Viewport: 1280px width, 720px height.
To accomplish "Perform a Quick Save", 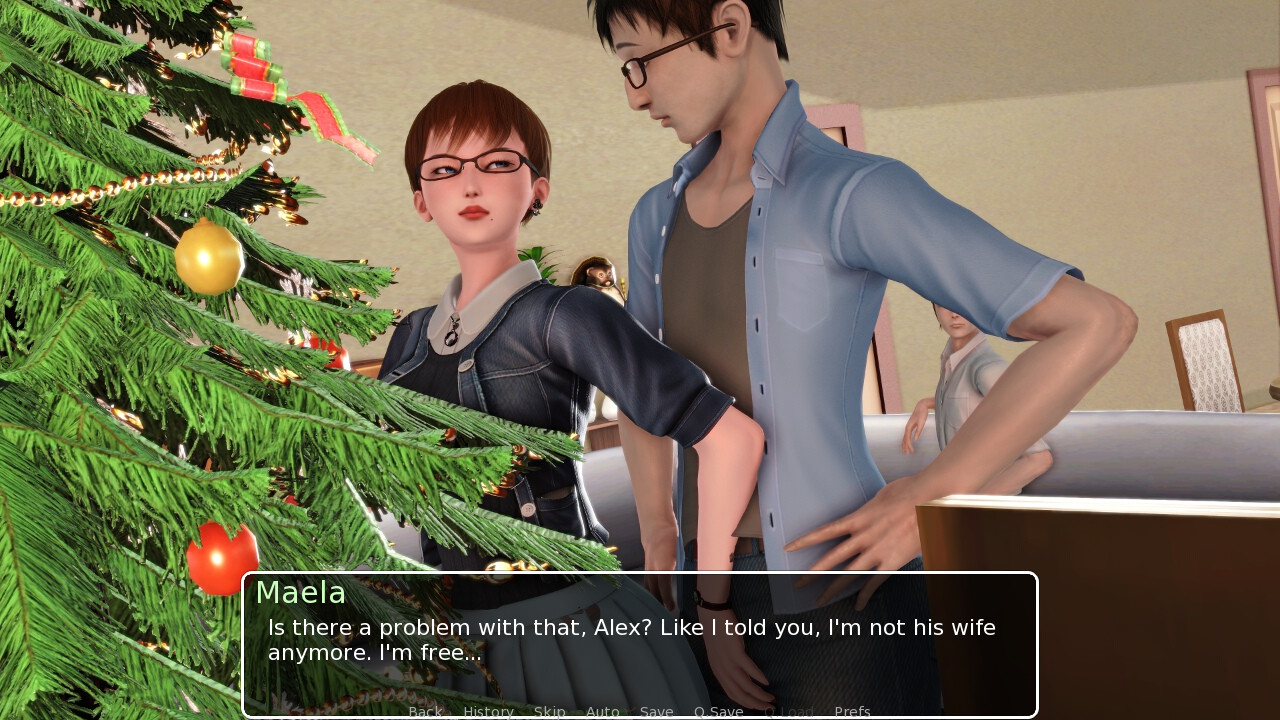I will click(x=718, y=711).
